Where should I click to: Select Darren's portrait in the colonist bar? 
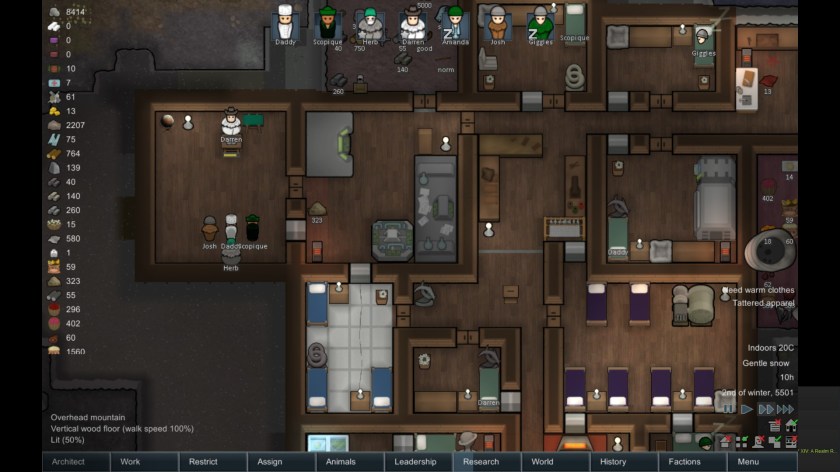pyautogui.click(x=413, y=23)
